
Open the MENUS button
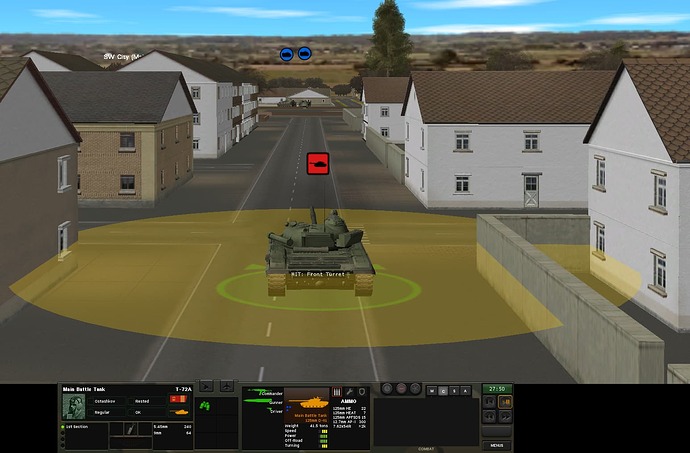tap(496, 445)
